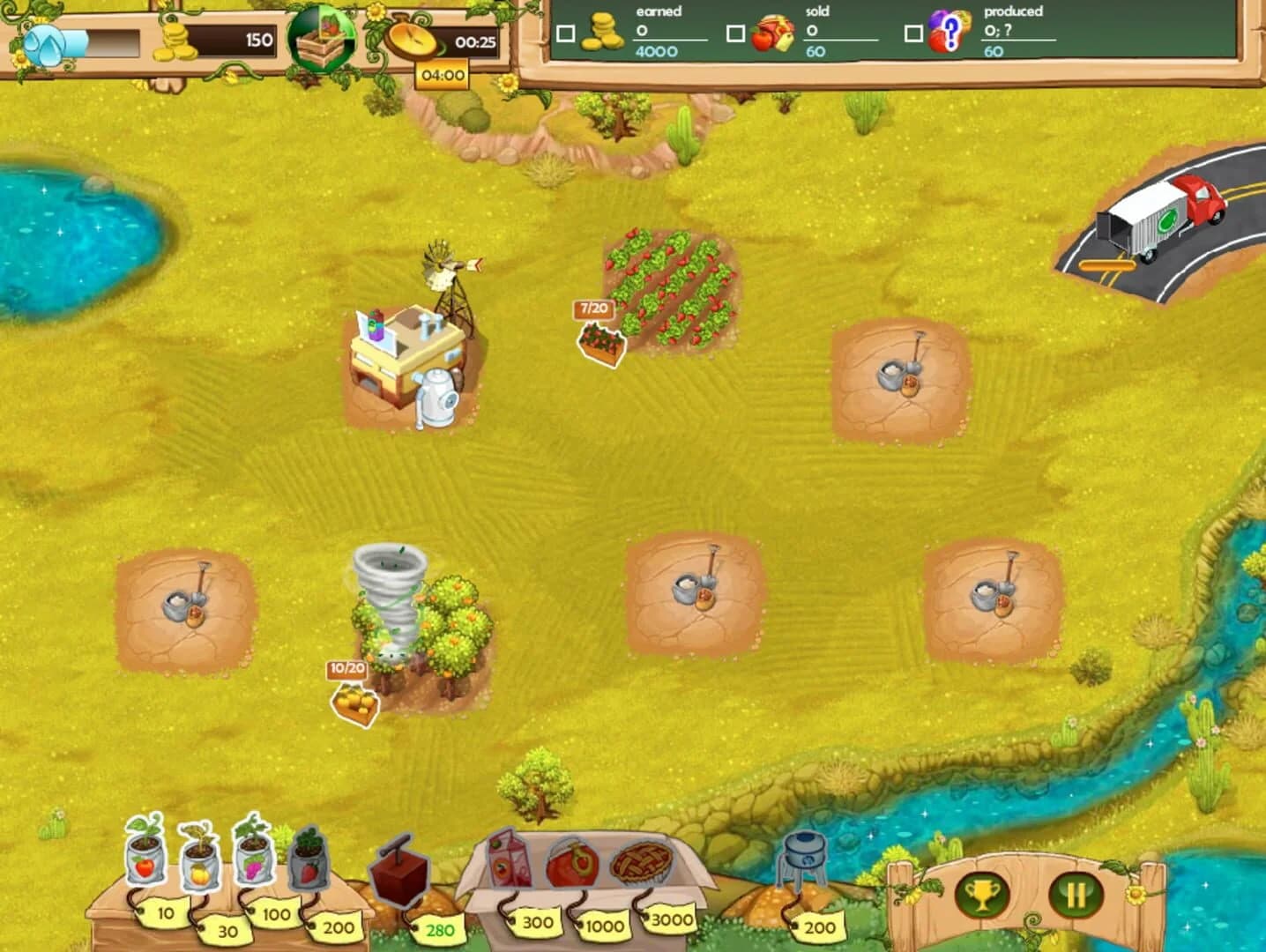
Task: Open the green crate harvest menu
Action: click(x=322, y=38)
